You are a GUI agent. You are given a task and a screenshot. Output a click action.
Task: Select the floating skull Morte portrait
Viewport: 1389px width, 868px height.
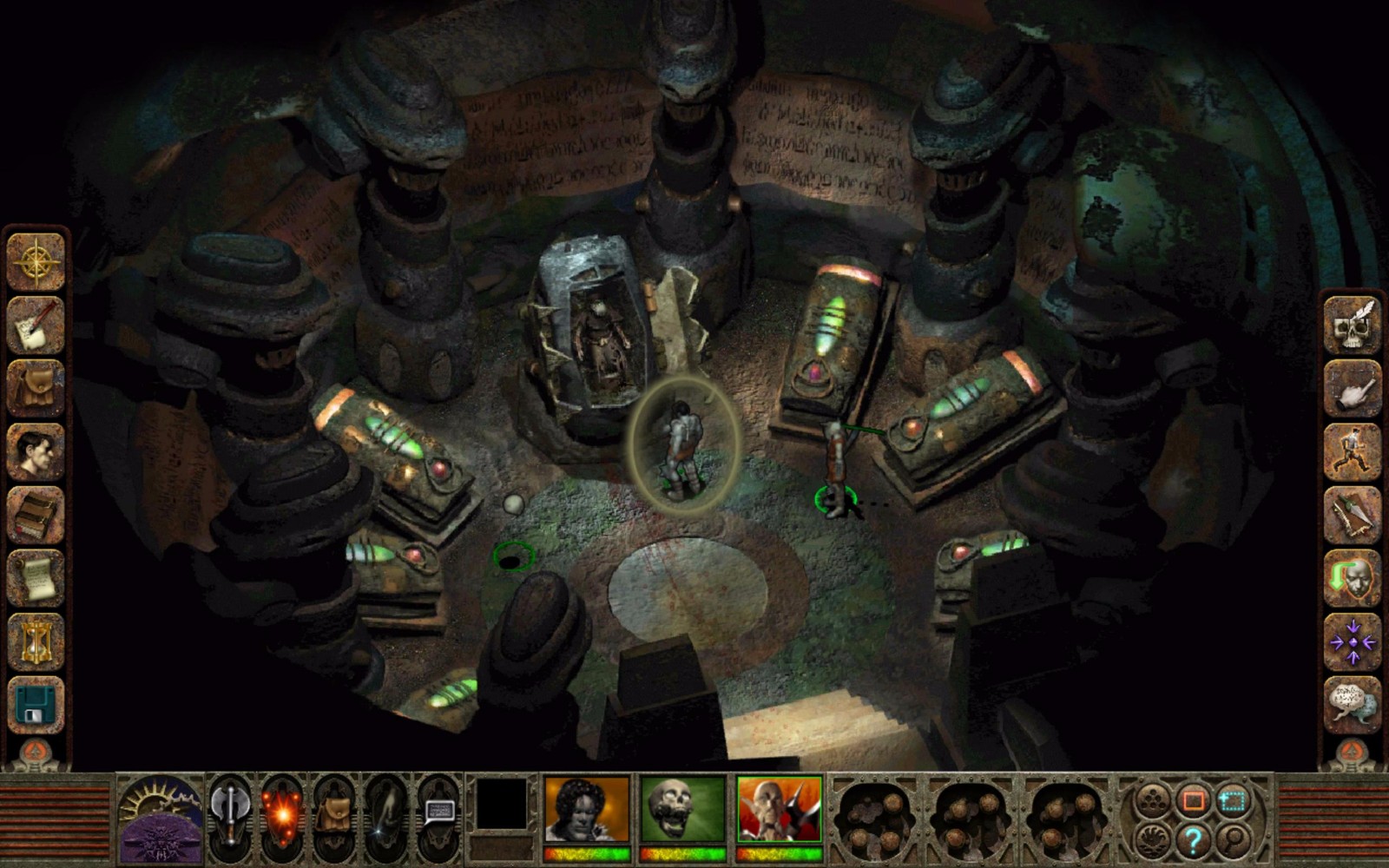[682, 811]
